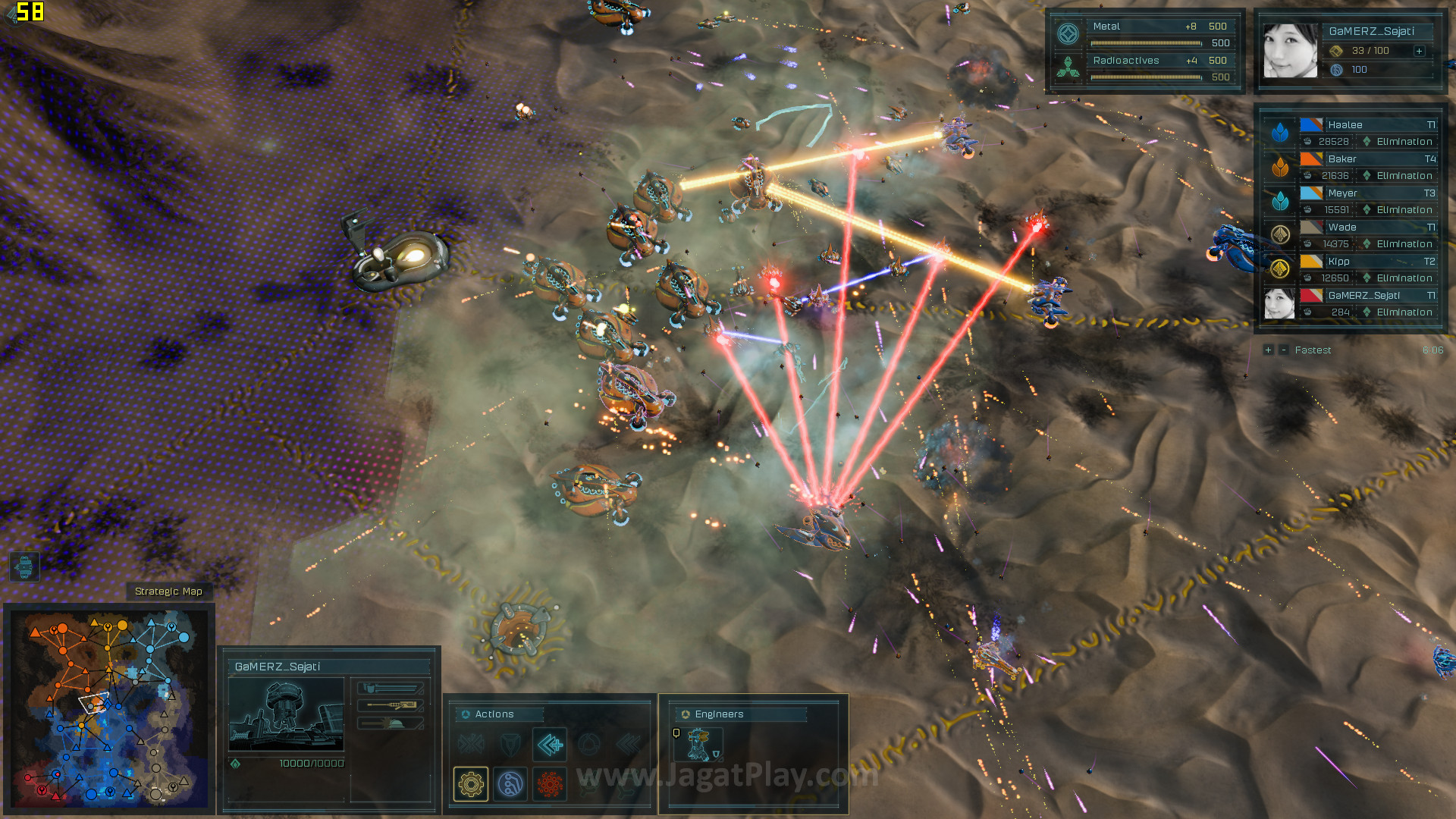Increase the game speed with plus button
This screenshot has height=819, width=1456.
tap(1268, 350)
